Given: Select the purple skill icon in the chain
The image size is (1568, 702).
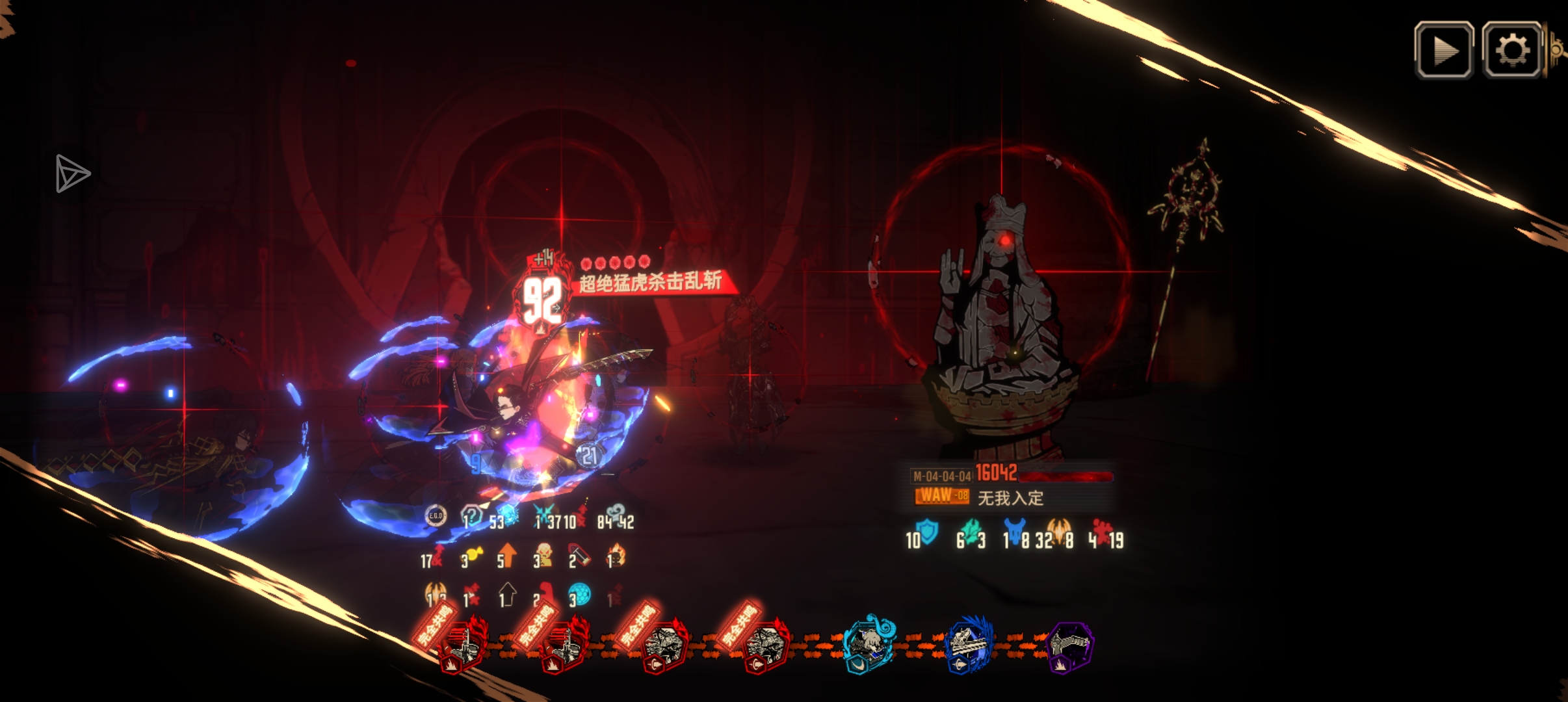Looking at the screenshot, I should point(1071,646).
